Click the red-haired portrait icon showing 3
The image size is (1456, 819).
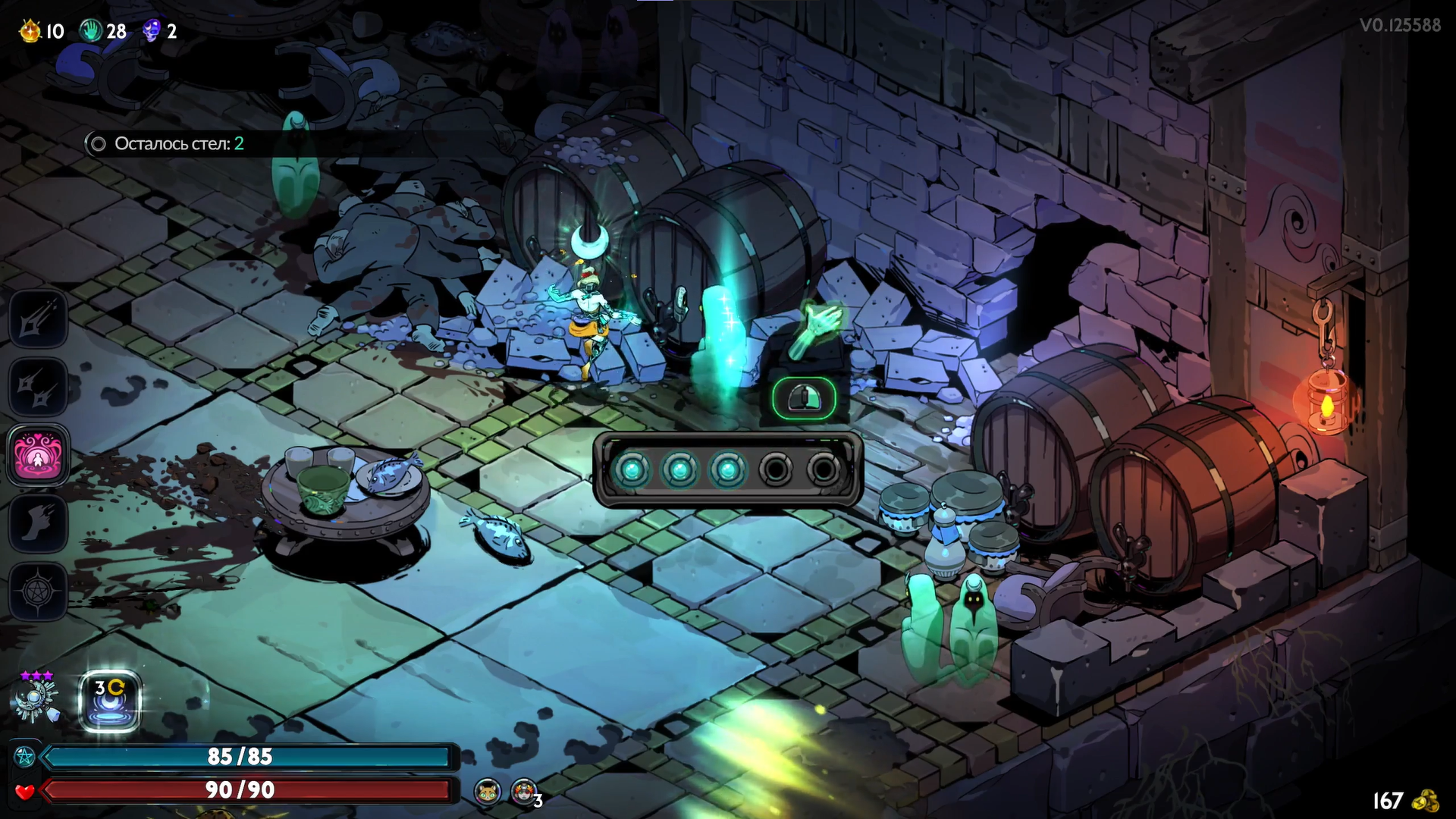(x=523, y=792)
